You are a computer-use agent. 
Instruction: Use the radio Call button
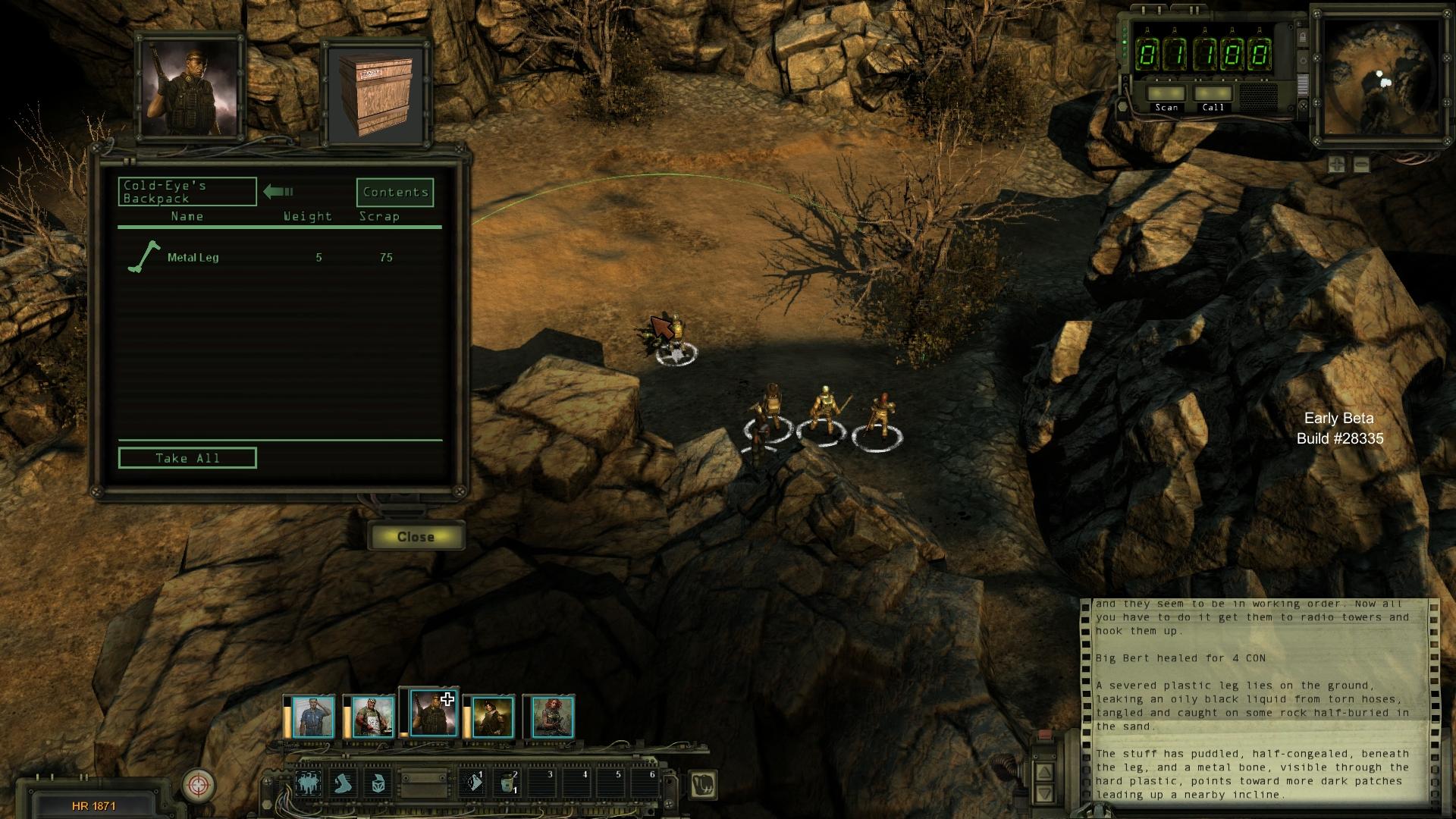point(1213,96)
